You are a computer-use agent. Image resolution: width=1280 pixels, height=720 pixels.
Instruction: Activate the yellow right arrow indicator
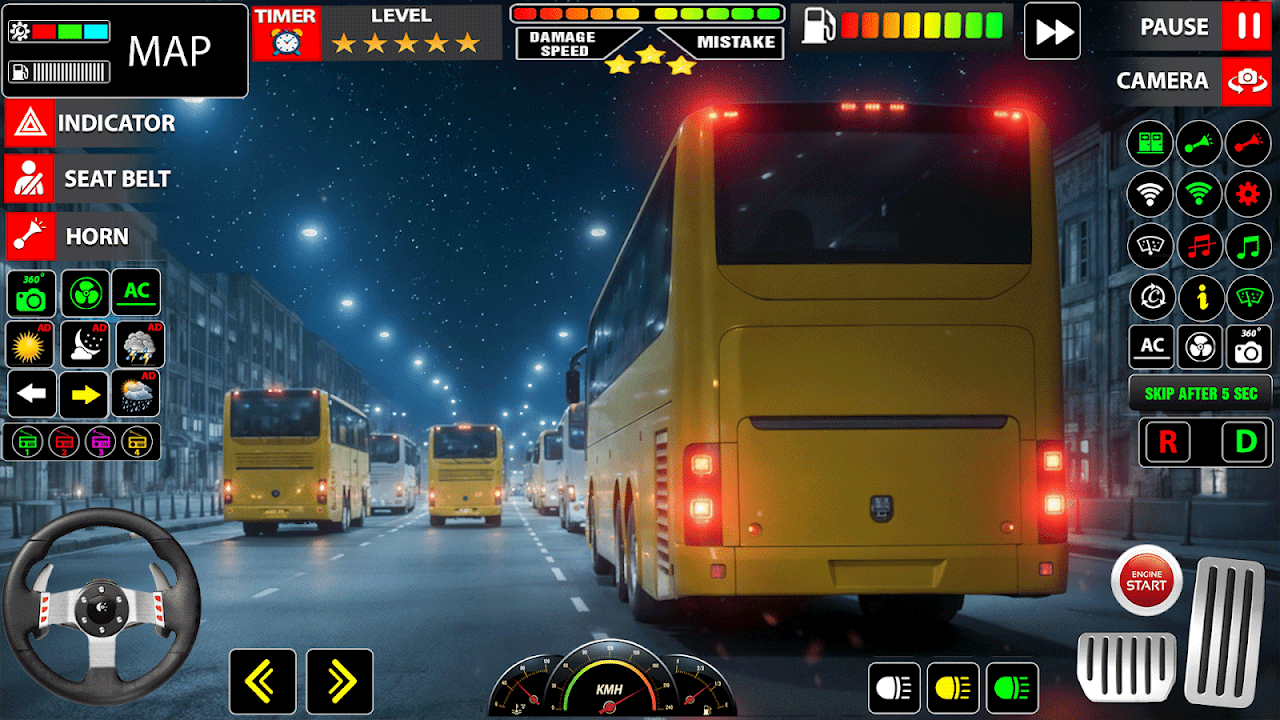coord(84,395)
